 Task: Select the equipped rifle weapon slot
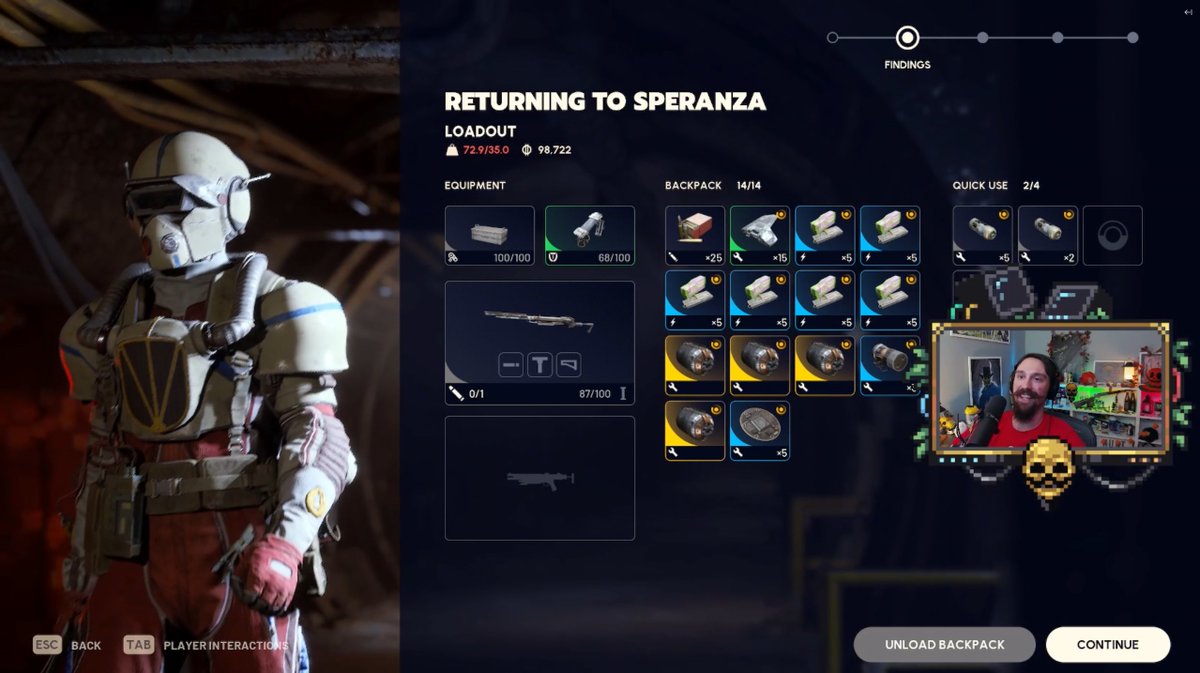540,343
